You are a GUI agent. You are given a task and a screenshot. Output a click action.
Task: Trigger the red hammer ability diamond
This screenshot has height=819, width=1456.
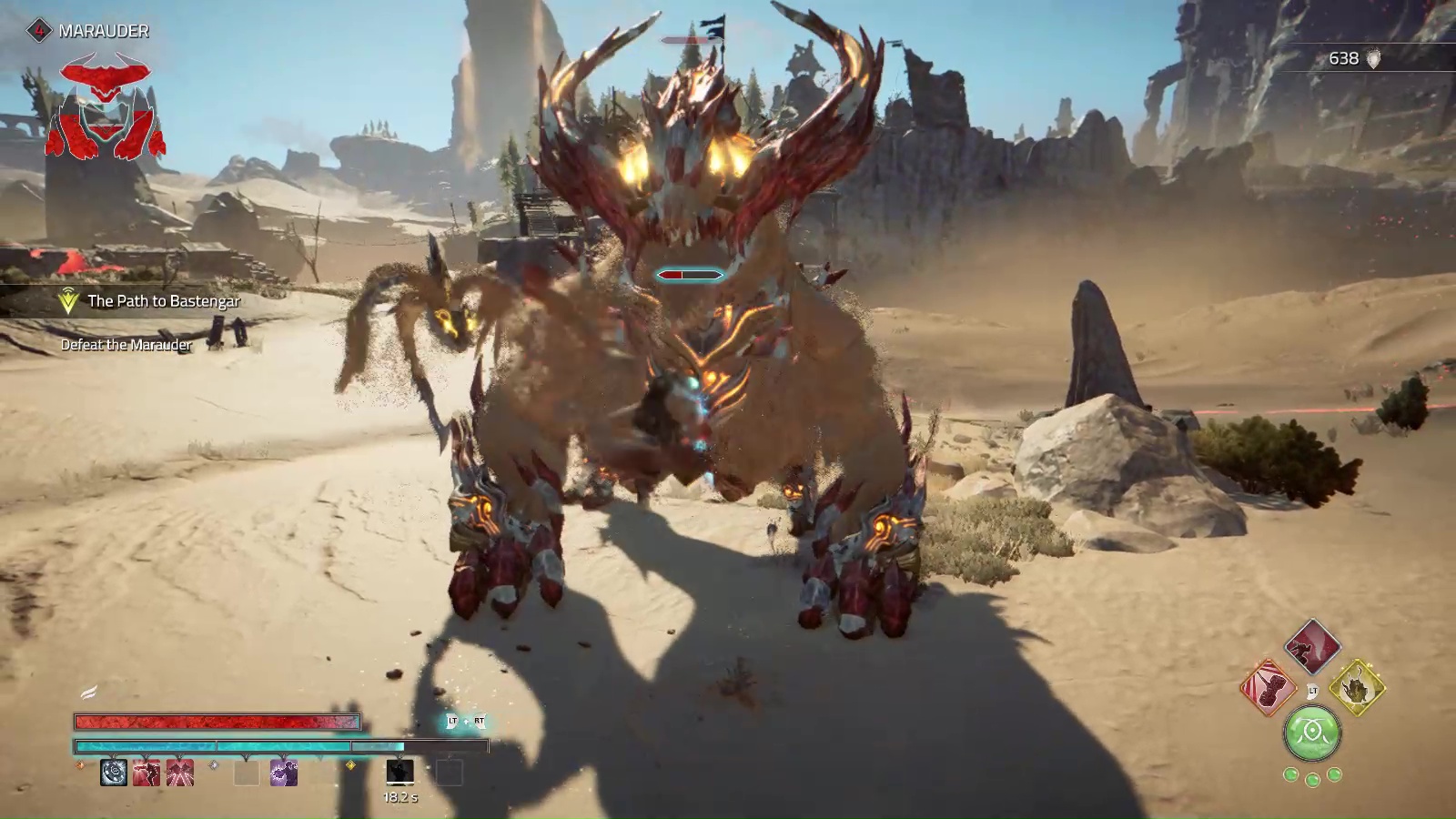click(x=1268, y=688)
